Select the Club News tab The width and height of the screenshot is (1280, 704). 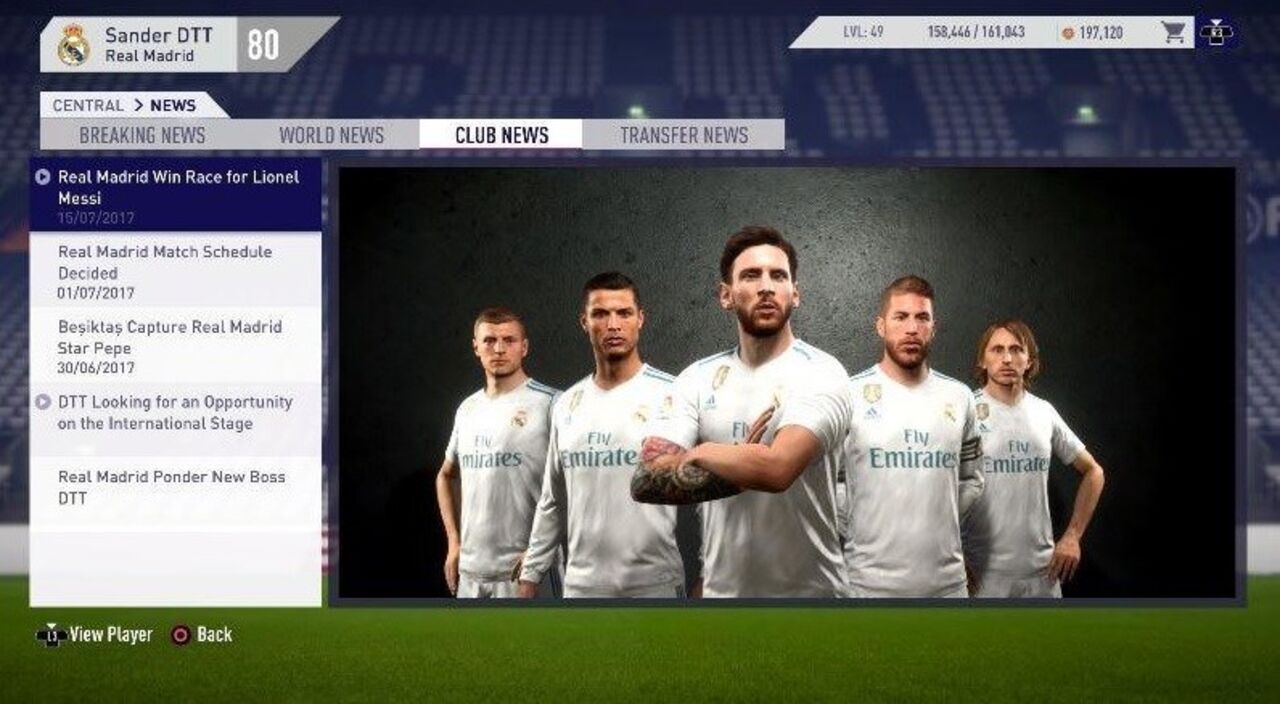coord(501,135)
